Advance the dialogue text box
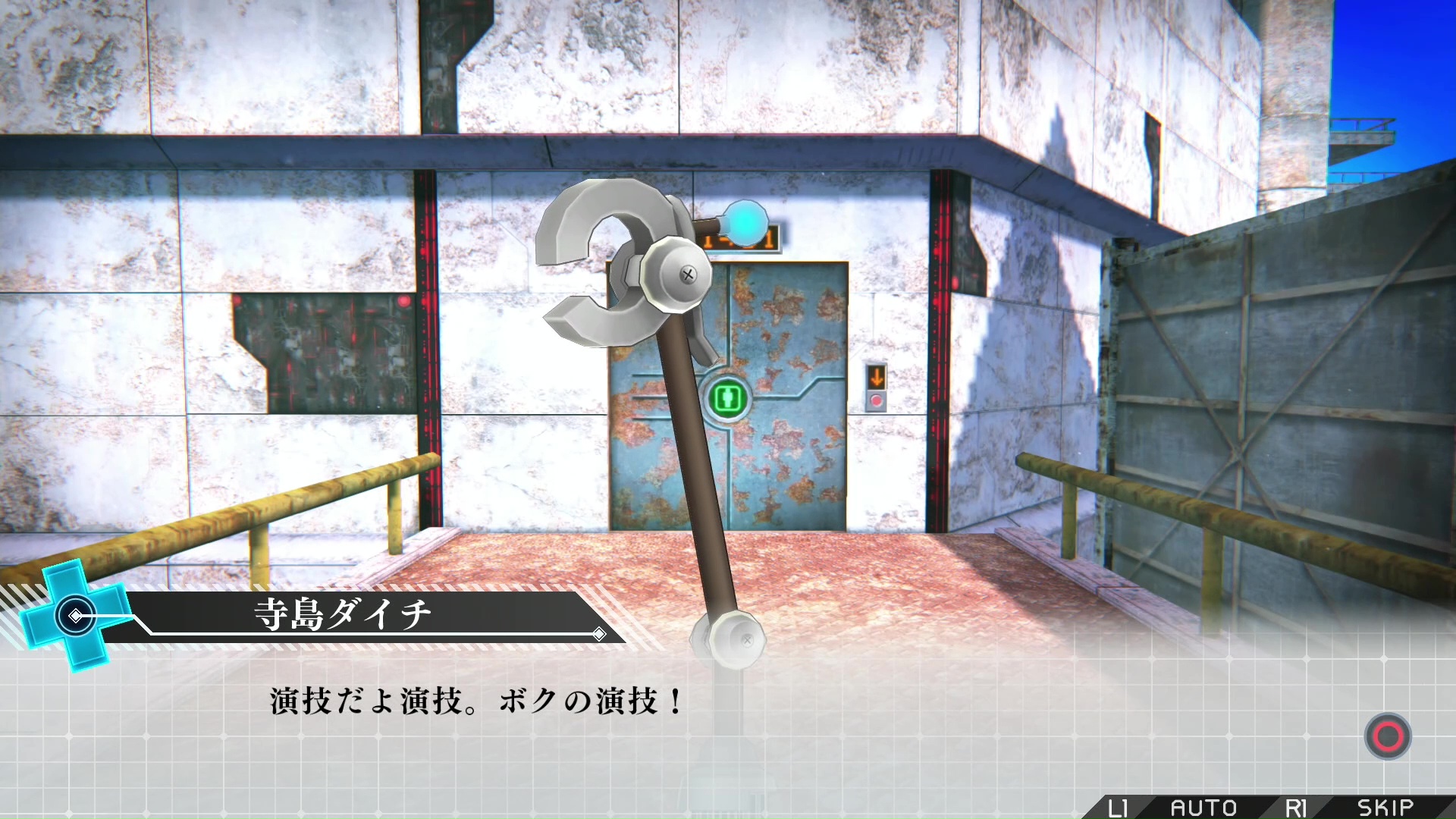The height and width of the screenshot is (819, 1456). 1387,736
